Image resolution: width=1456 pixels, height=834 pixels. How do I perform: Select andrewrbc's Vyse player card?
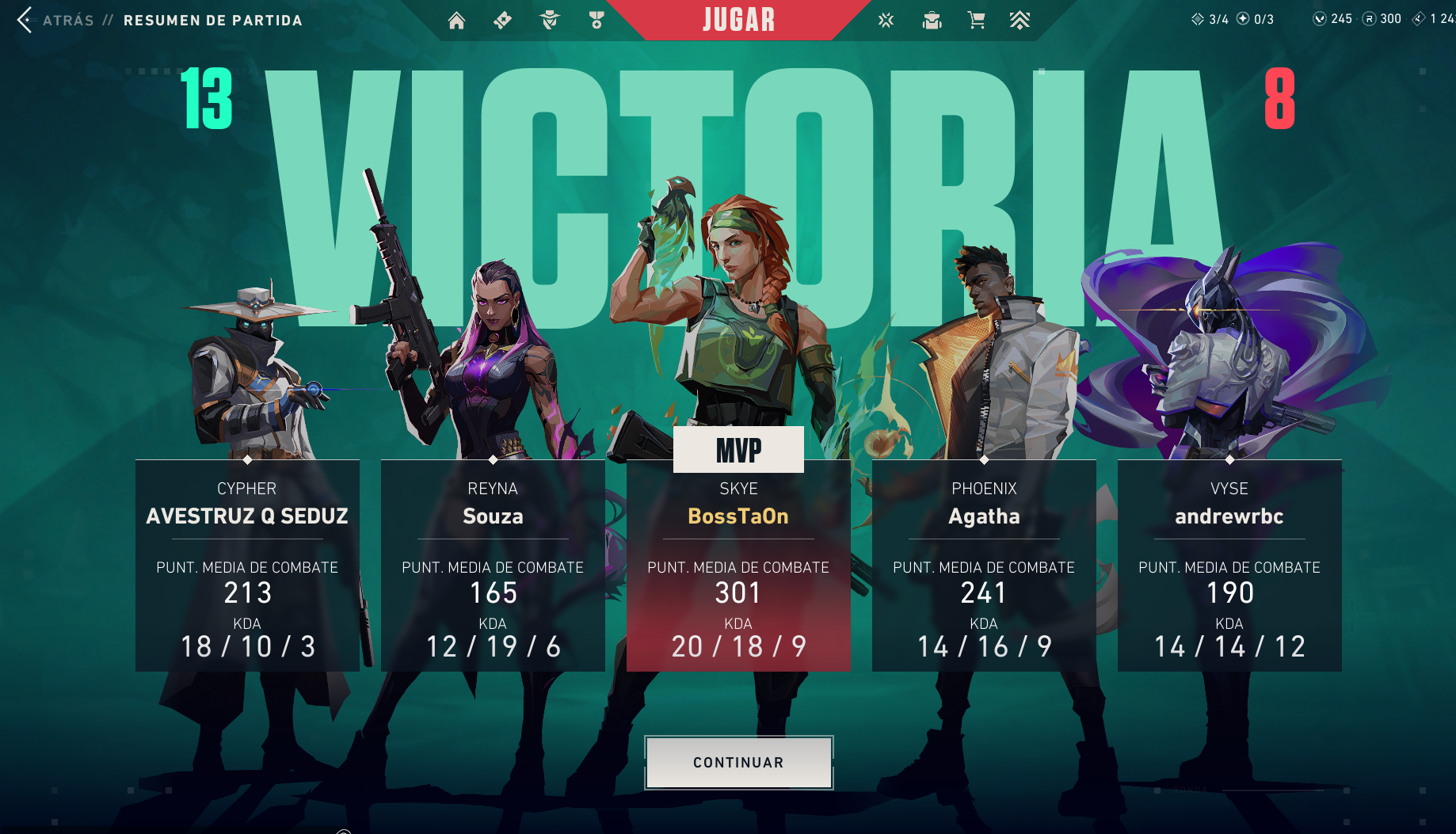pyautogui.click(x=1229, y=566)
